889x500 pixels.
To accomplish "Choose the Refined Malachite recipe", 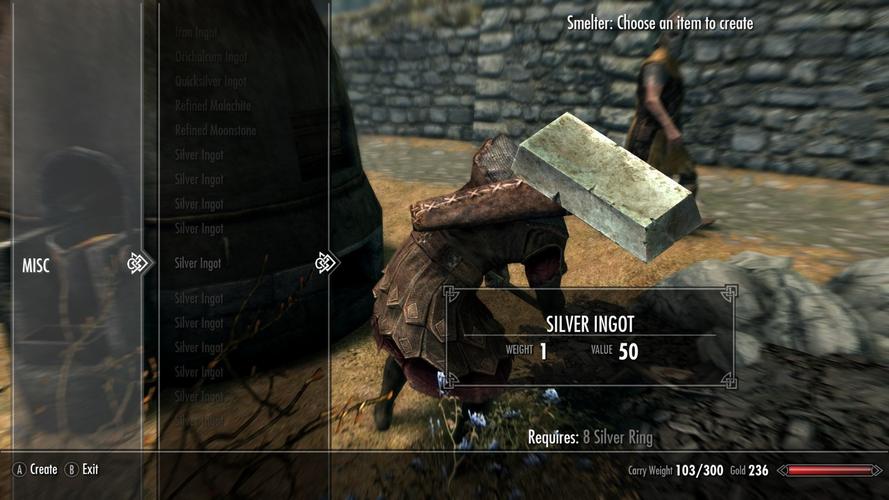I will [212, 106].
